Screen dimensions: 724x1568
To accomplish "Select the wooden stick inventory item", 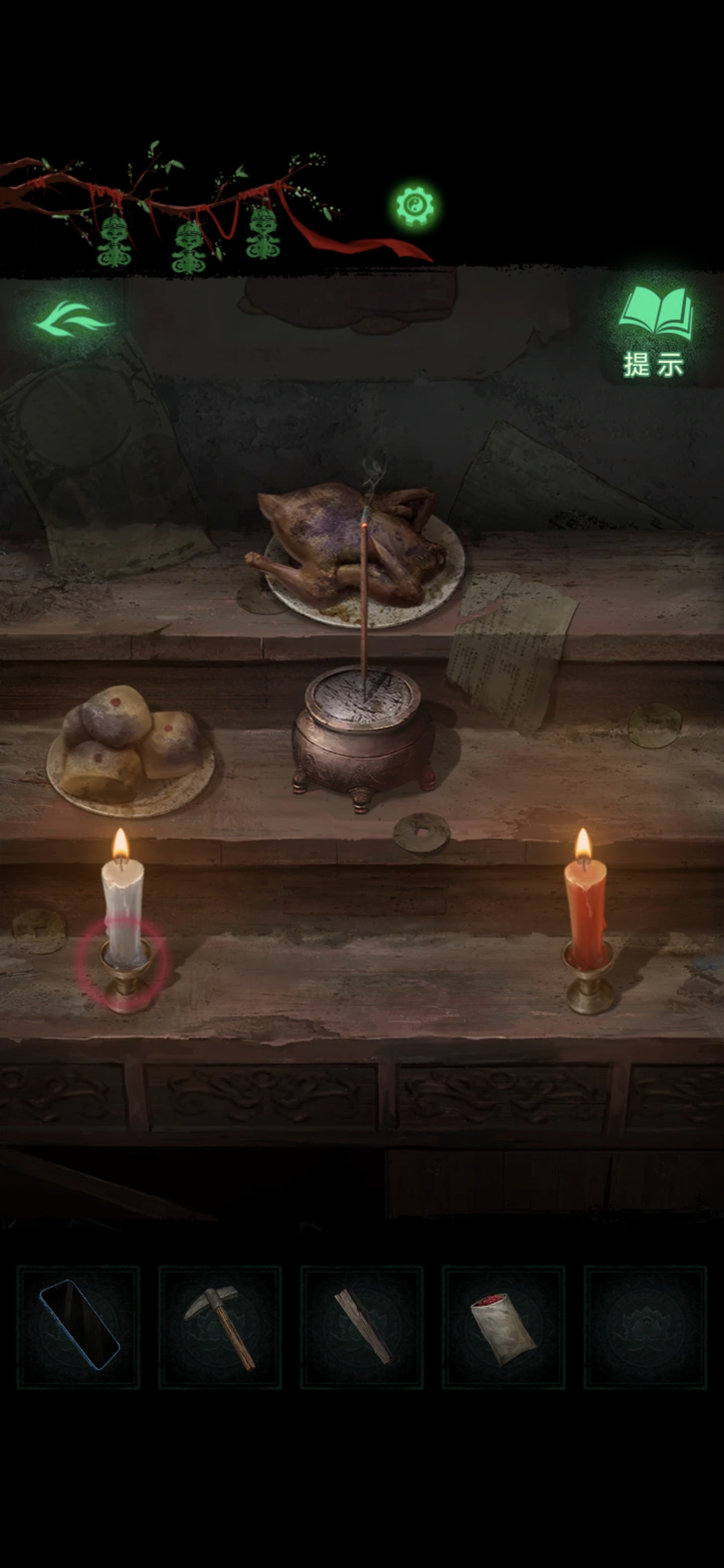I will 361,1326.
